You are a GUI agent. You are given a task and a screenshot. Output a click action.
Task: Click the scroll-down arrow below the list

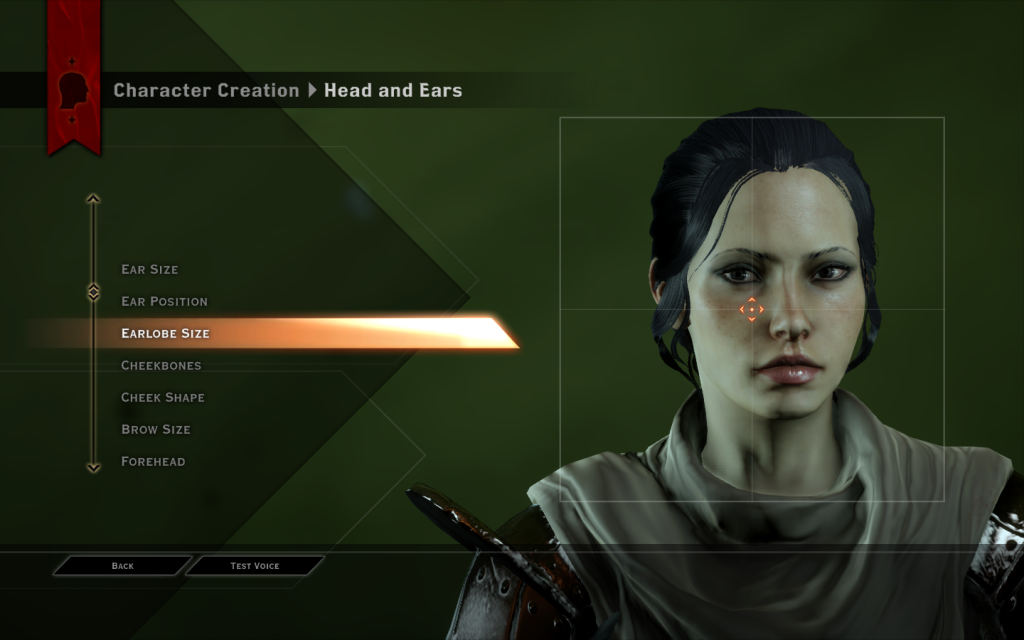tap(93, 467)
